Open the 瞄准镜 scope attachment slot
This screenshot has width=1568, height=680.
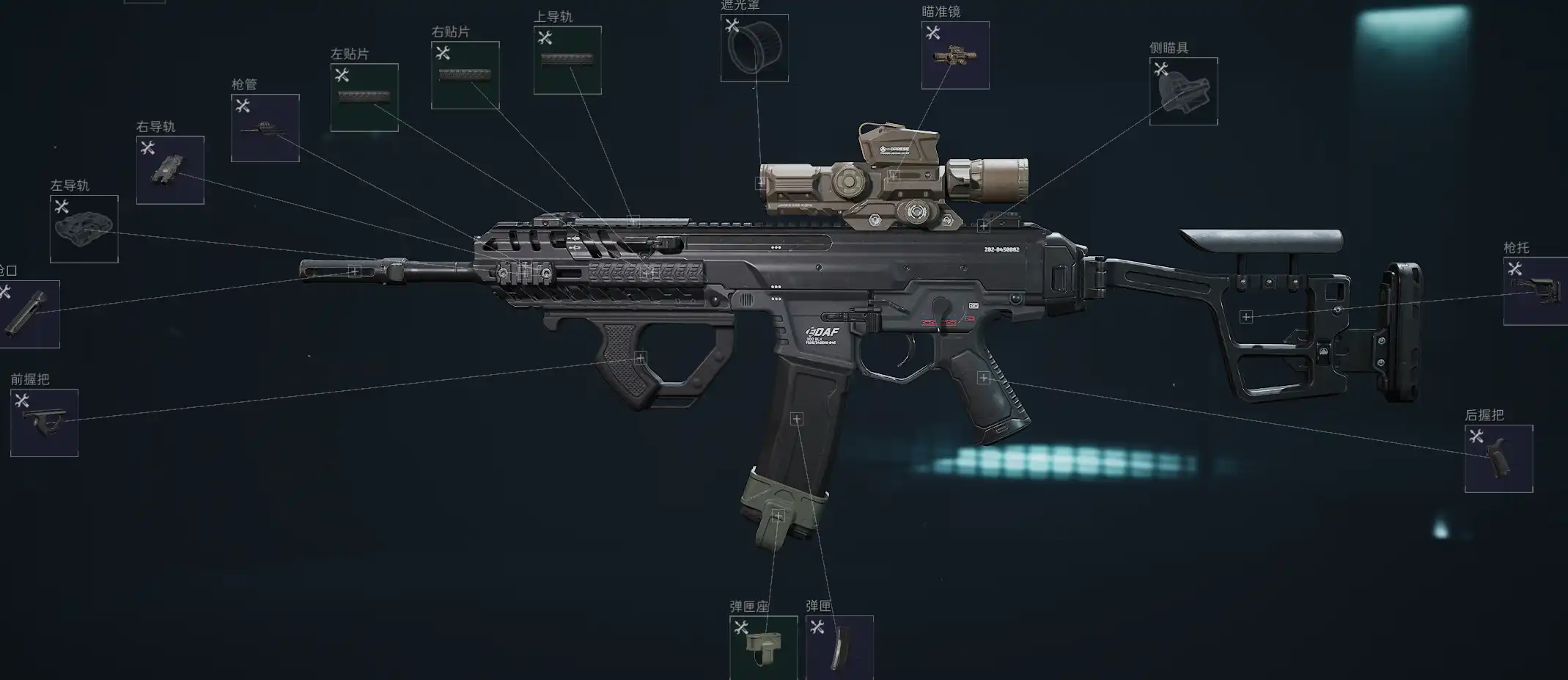954,56
